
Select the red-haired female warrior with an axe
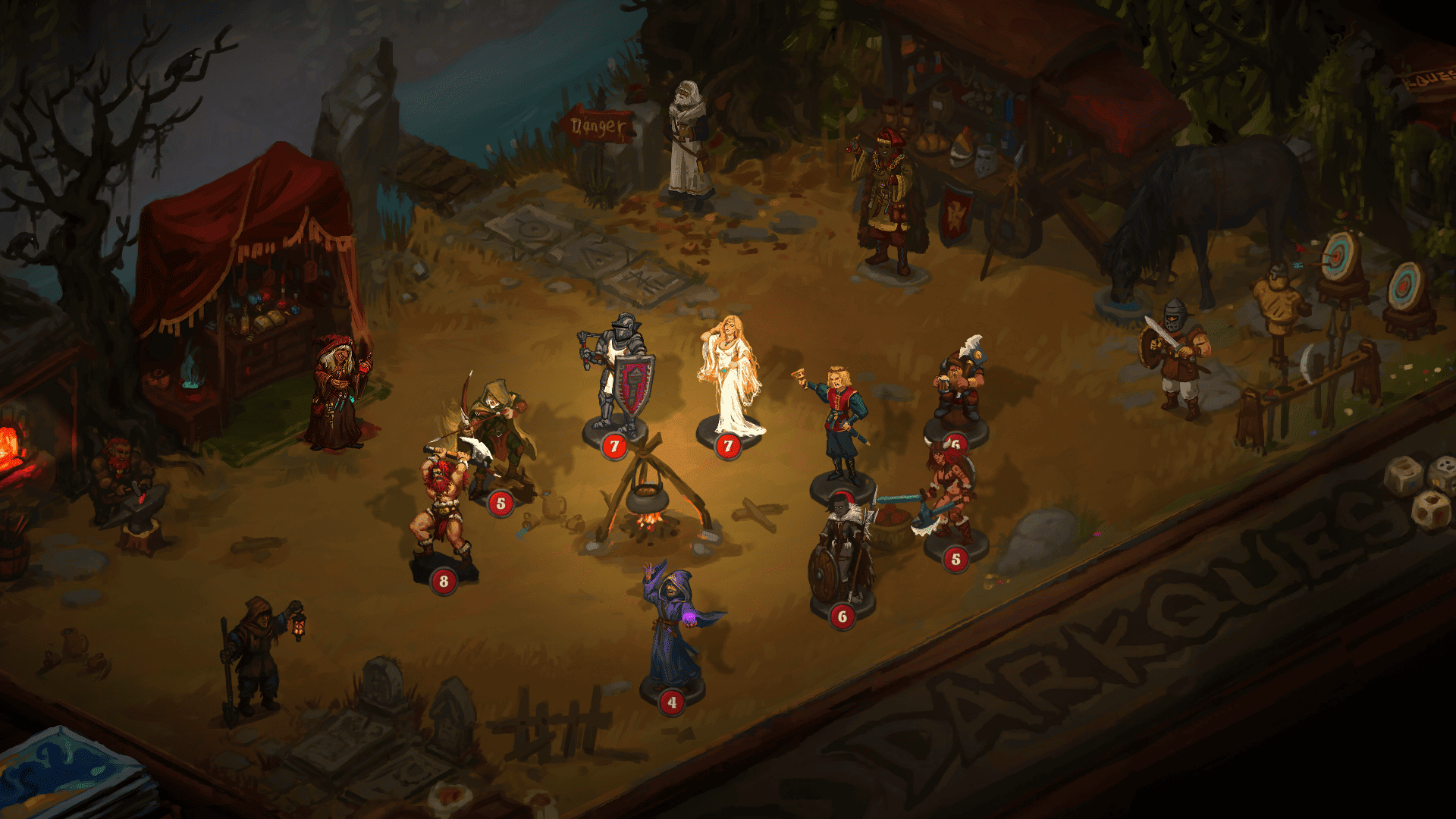coord(948,493)
